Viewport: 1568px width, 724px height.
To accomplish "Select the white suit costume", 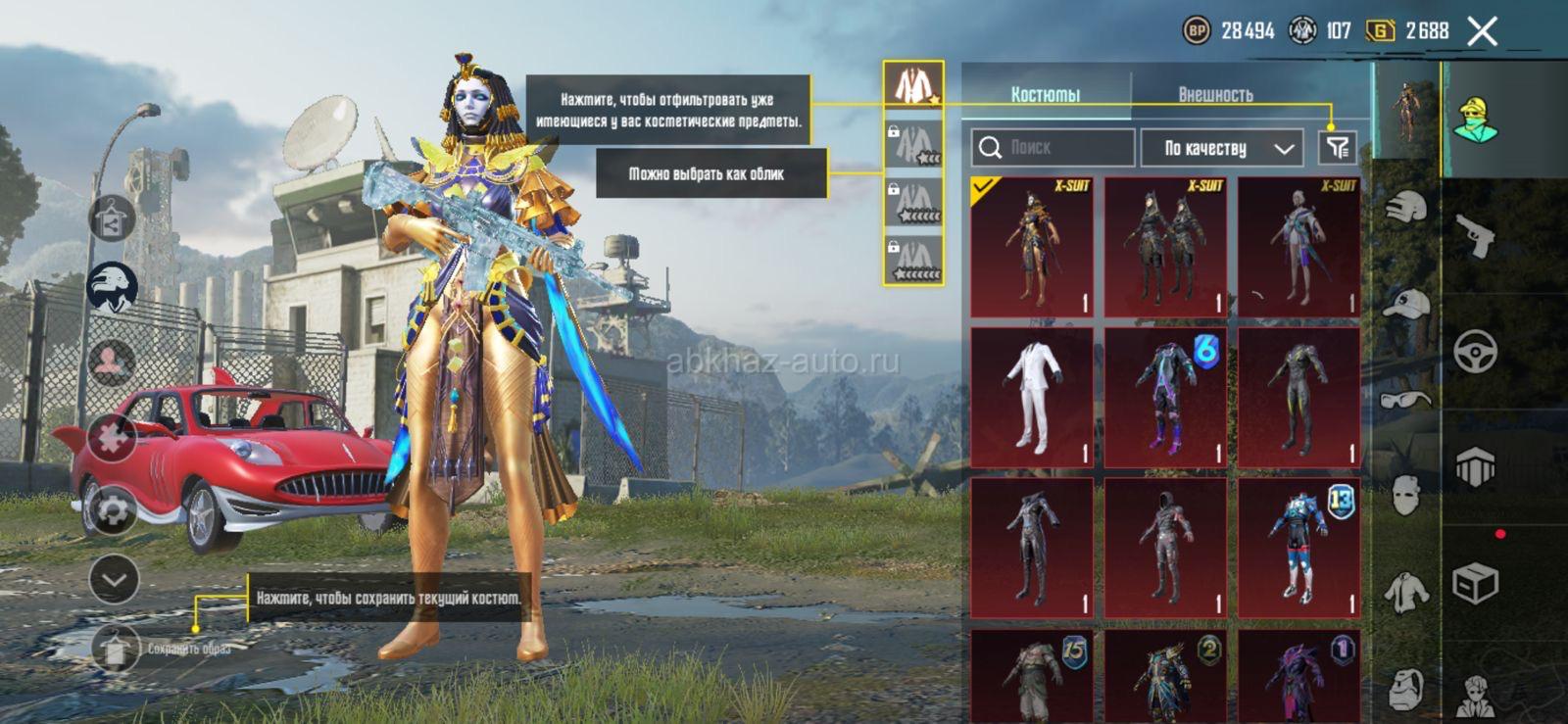I will pyautogui.click(x=1032, y=397).
